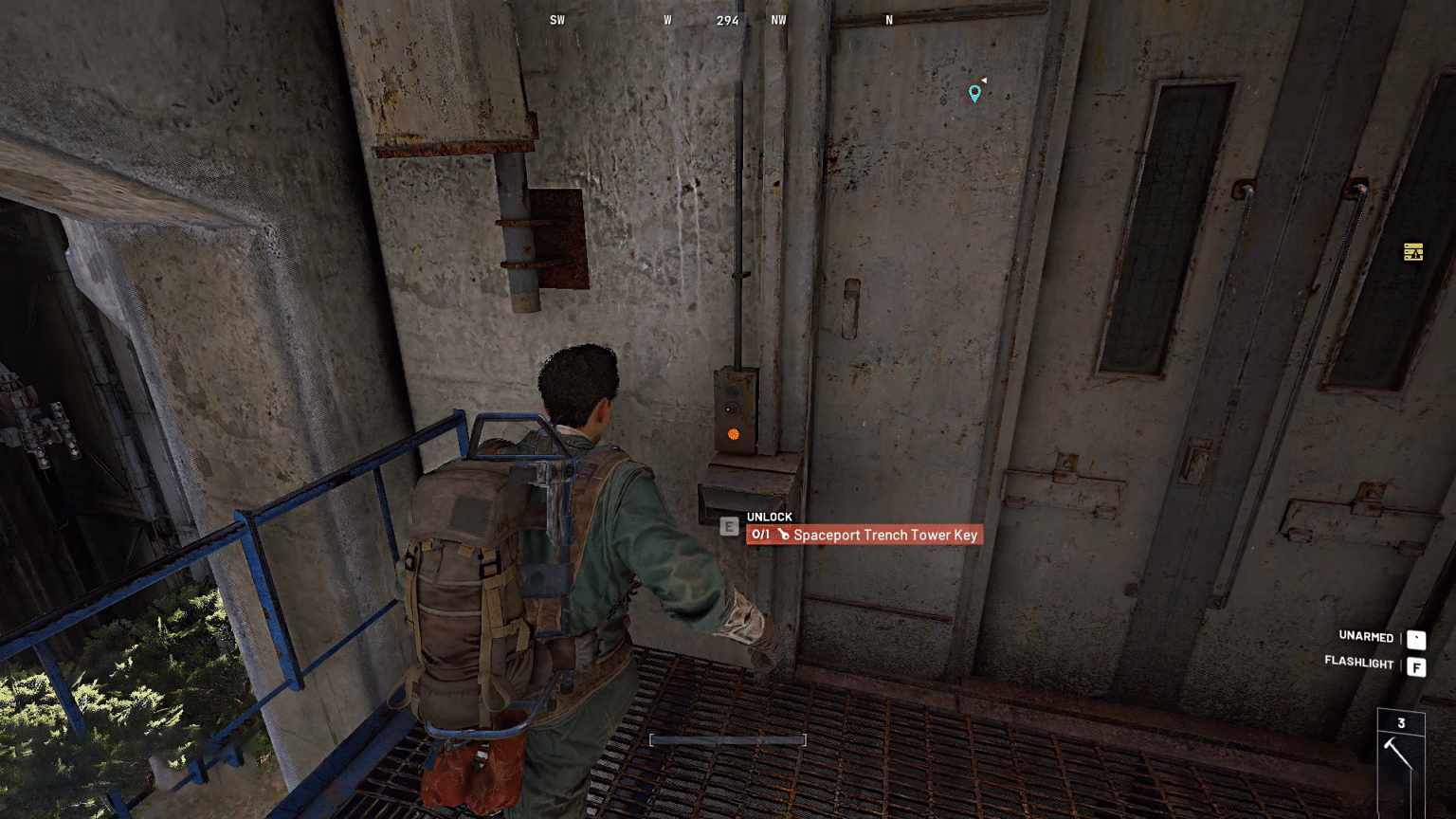Click the blue waypoint marker on the compass
Image resolution: width=1456 pixels, height=819 pixels.
point(974,94)
